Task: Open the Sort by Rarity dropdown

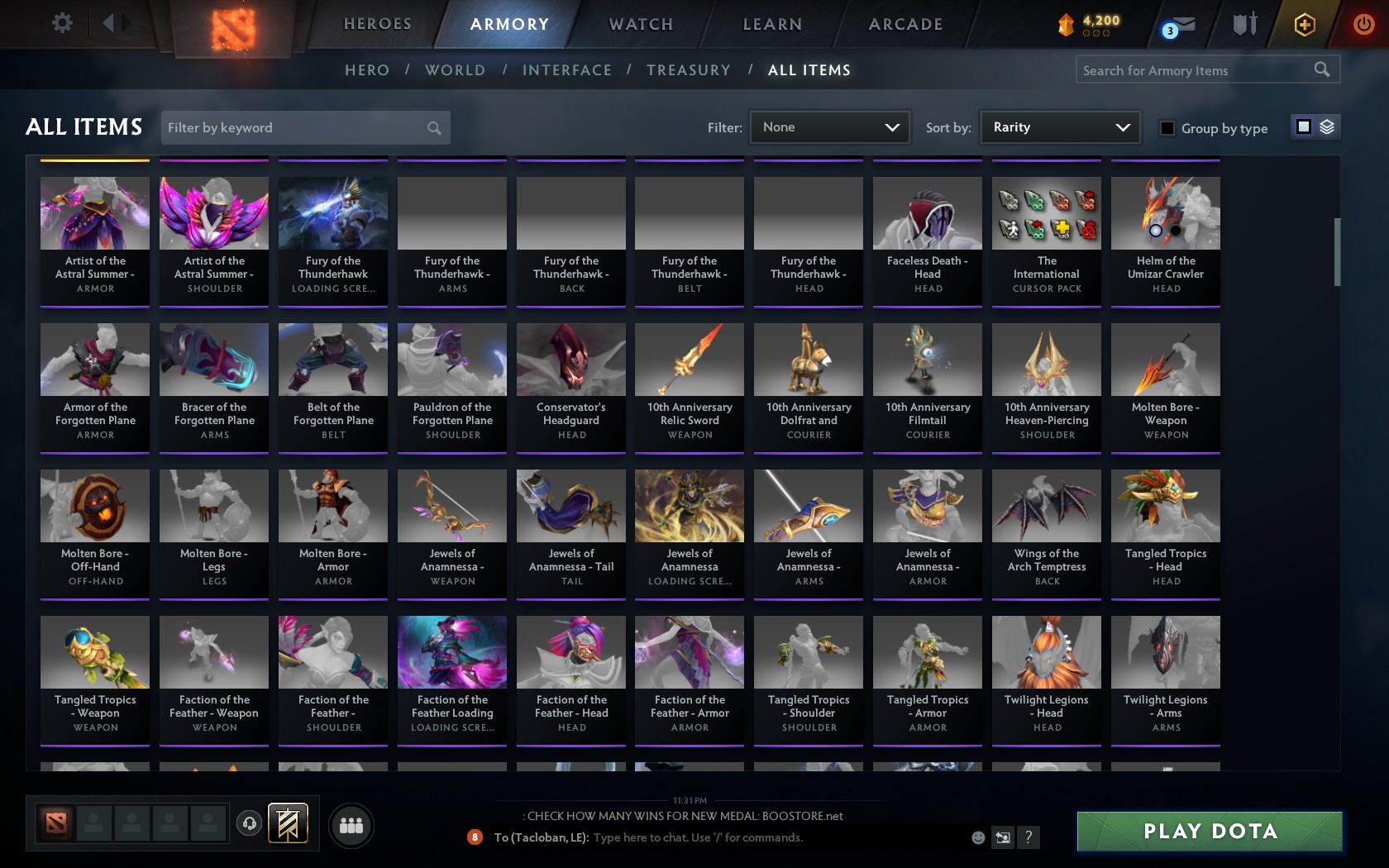Action: tap(1059, 127)
